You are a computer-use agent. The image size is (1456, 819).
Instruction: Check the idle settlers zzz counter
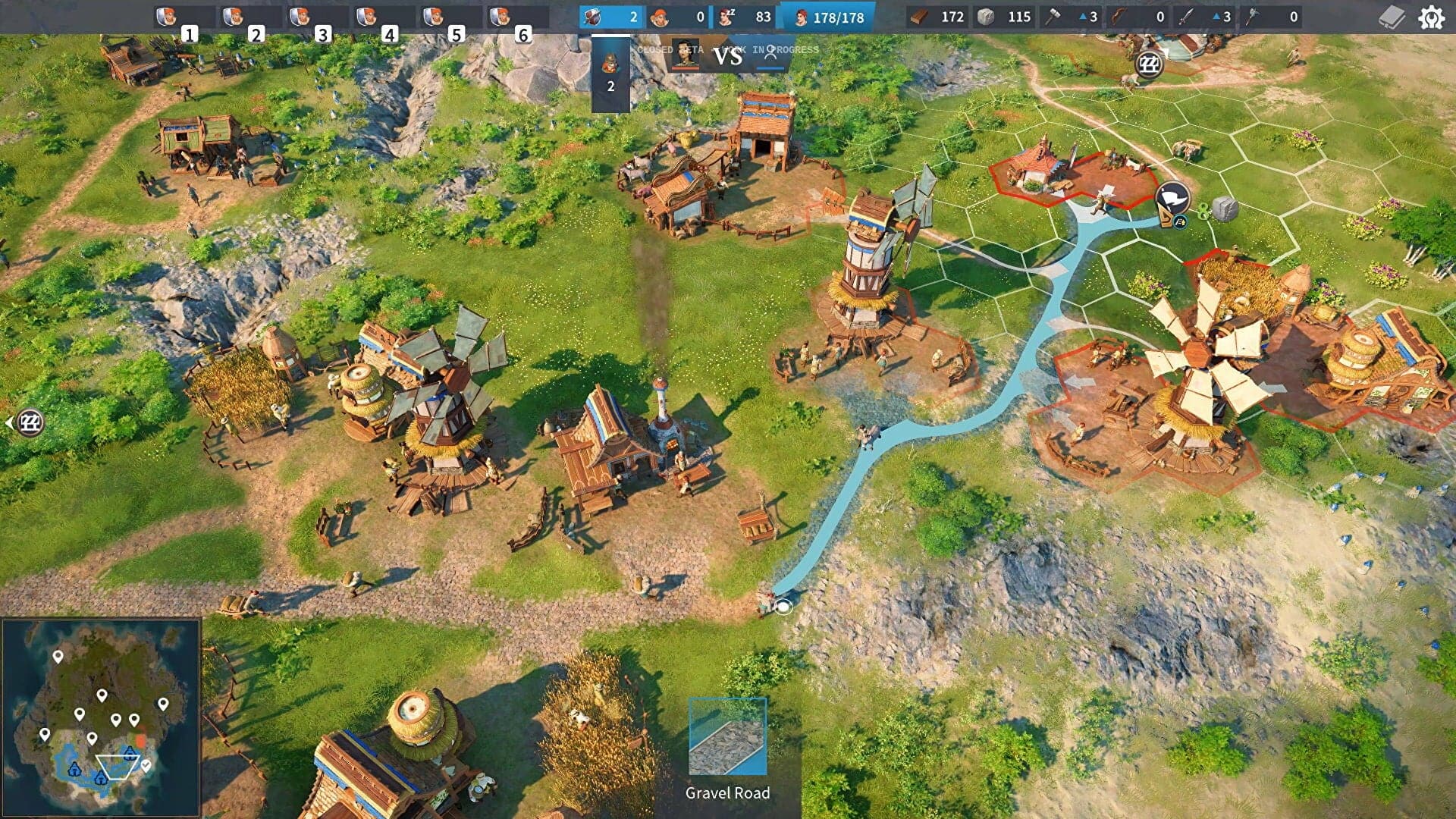(x=726, y=17)
